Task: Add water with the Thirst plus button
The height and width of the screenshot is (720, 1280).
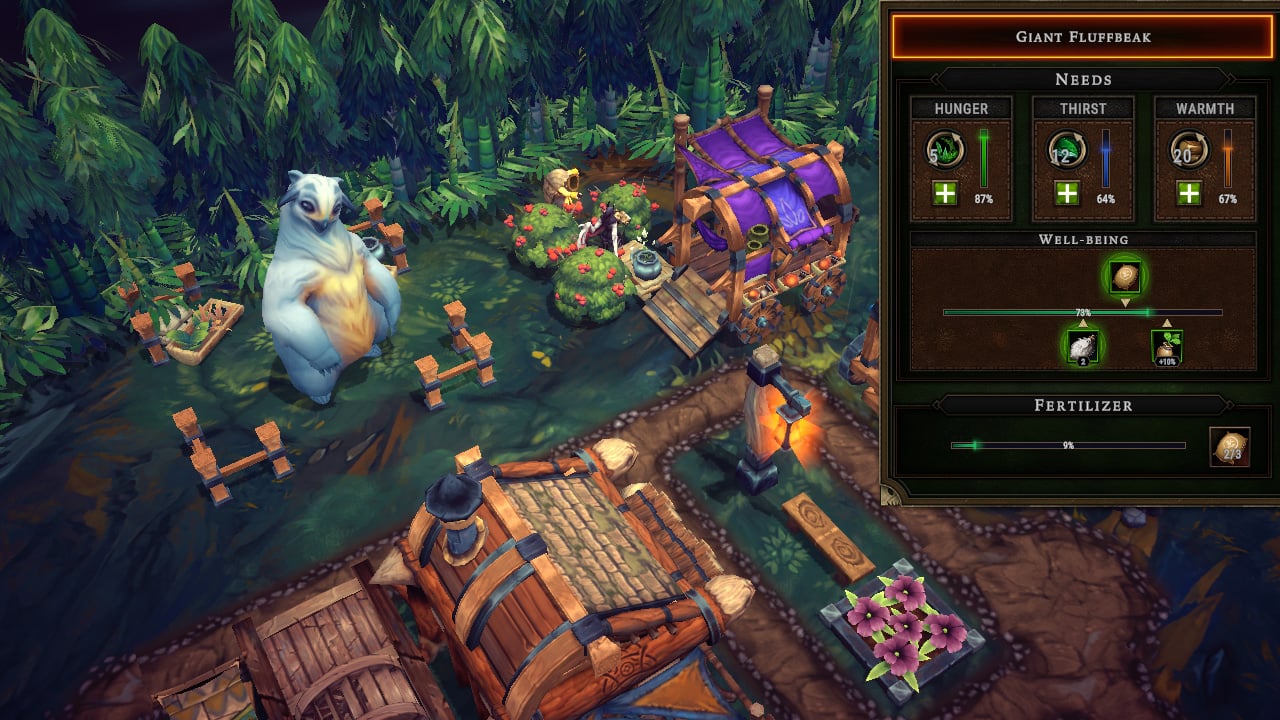Action: point(1067,193)
